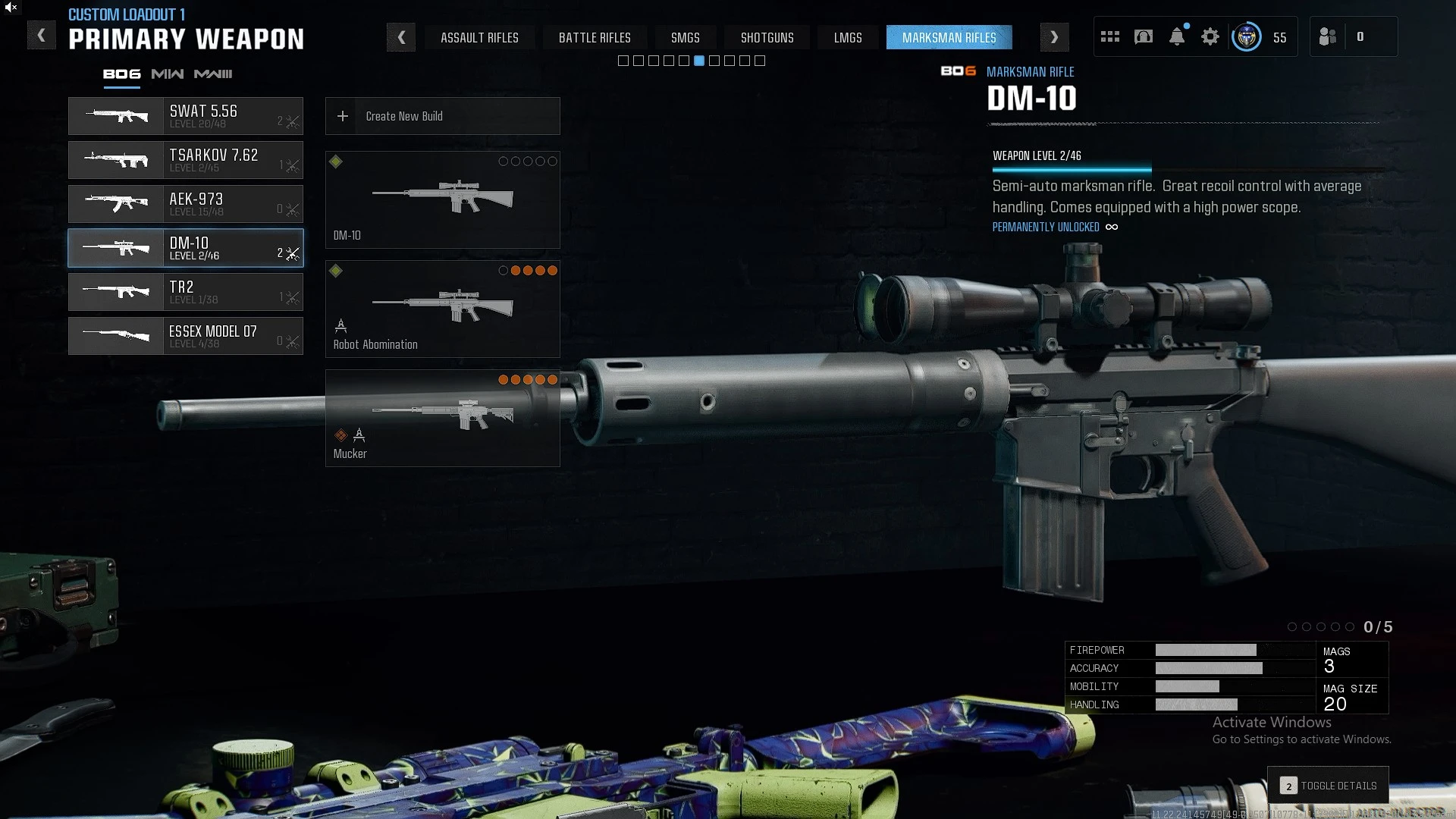Open settings with the gear icon
Image resolution: width=1456 pixels, height=819 pixels.
tap(1210, 36)
